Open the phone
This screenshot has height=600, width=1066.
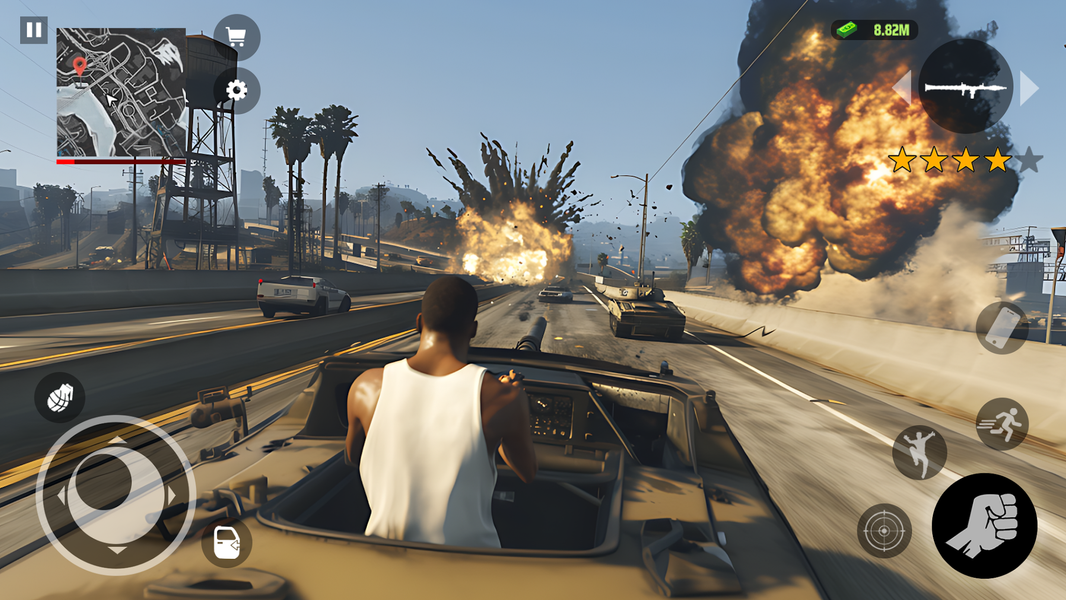coord(1002,327)
